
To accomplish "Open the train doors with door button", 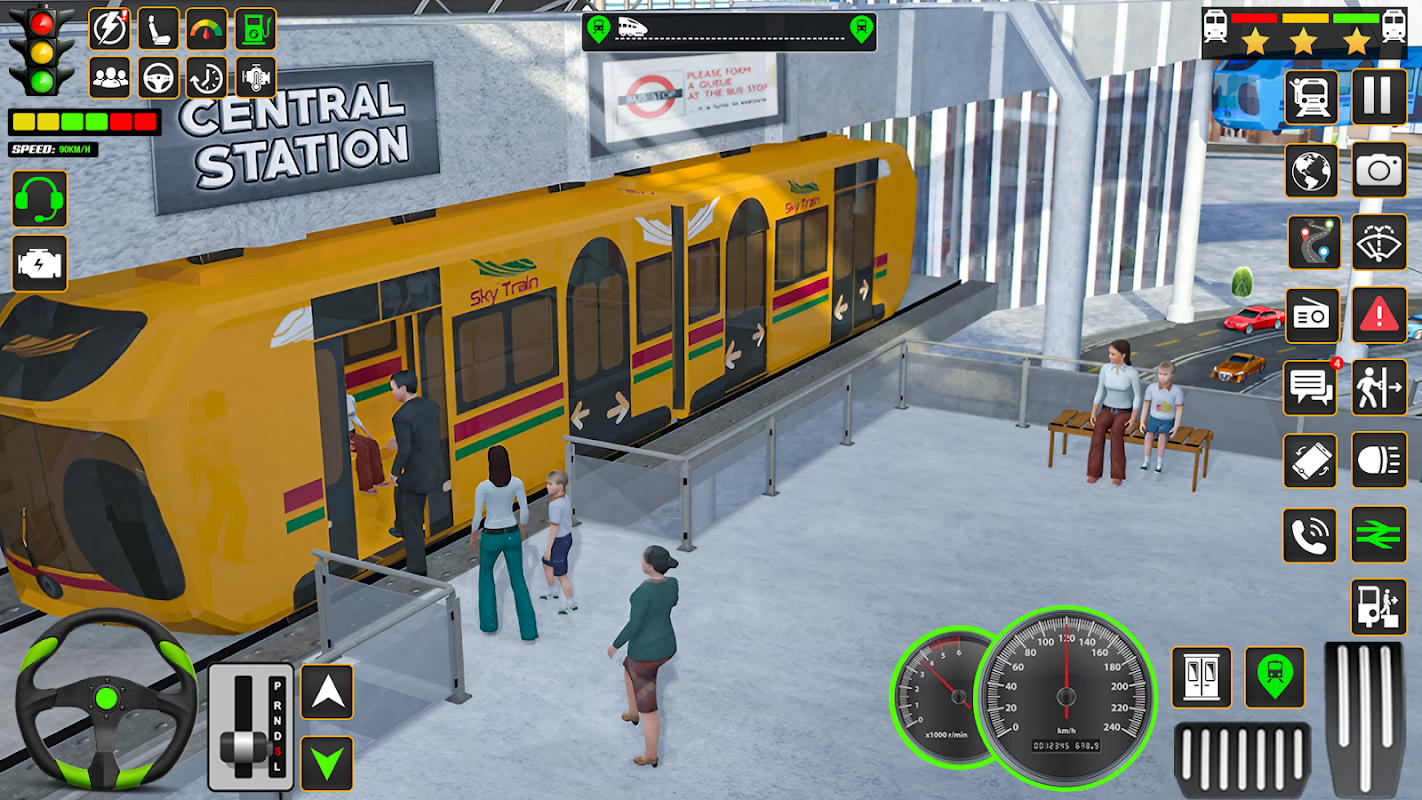I will [x=1201, y=677].
